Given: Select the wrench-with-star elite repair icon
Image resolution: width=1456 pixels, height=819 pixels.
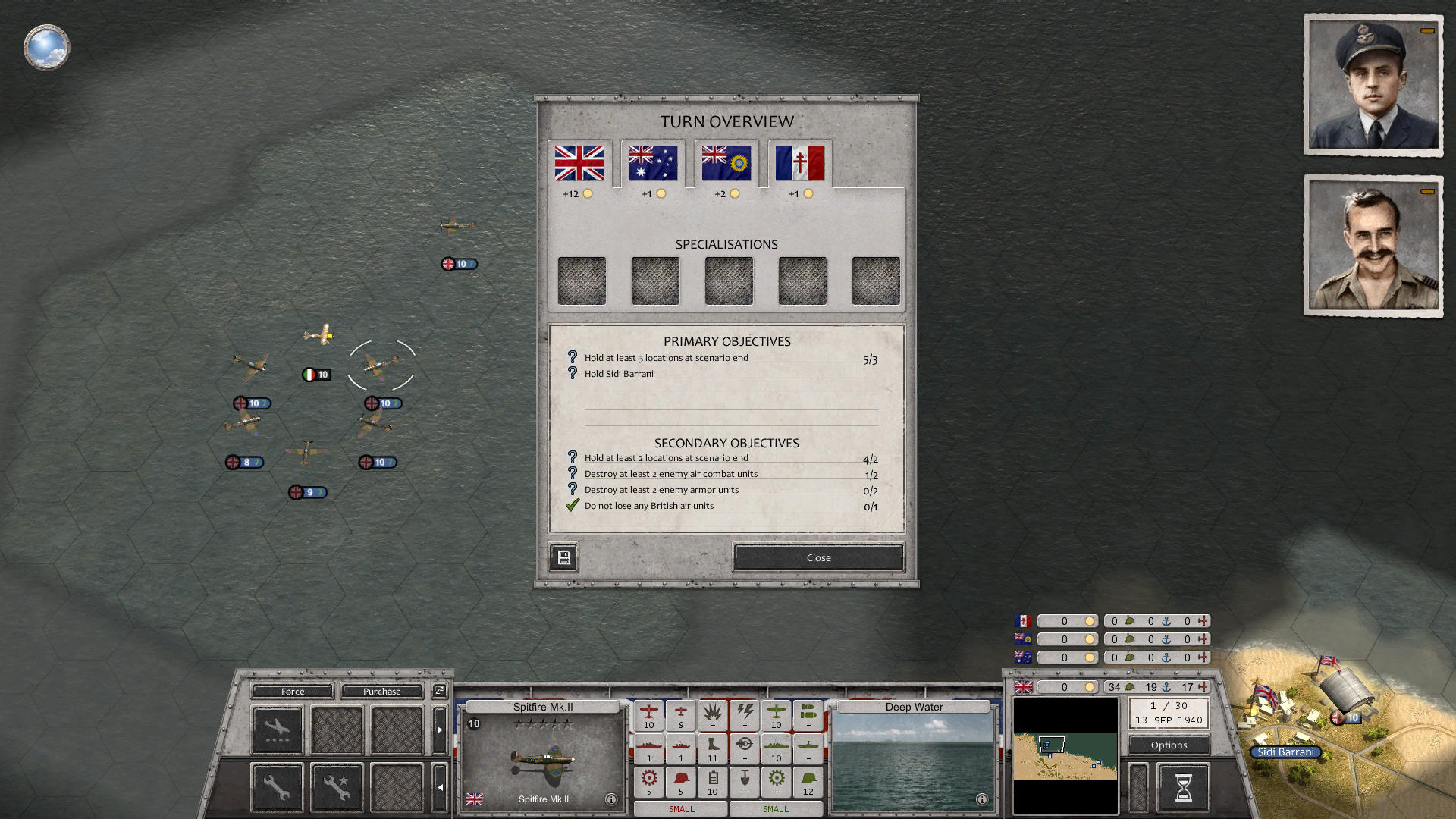Looking at the screenshot, I should 336,786.
